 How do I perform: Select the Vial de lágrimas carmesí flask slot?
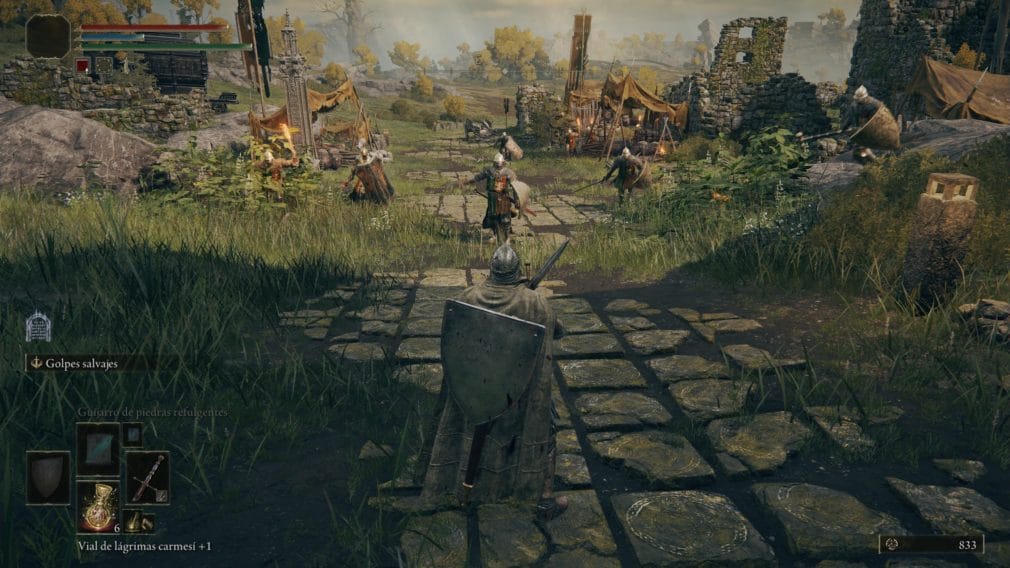click(x=98, y=506)
